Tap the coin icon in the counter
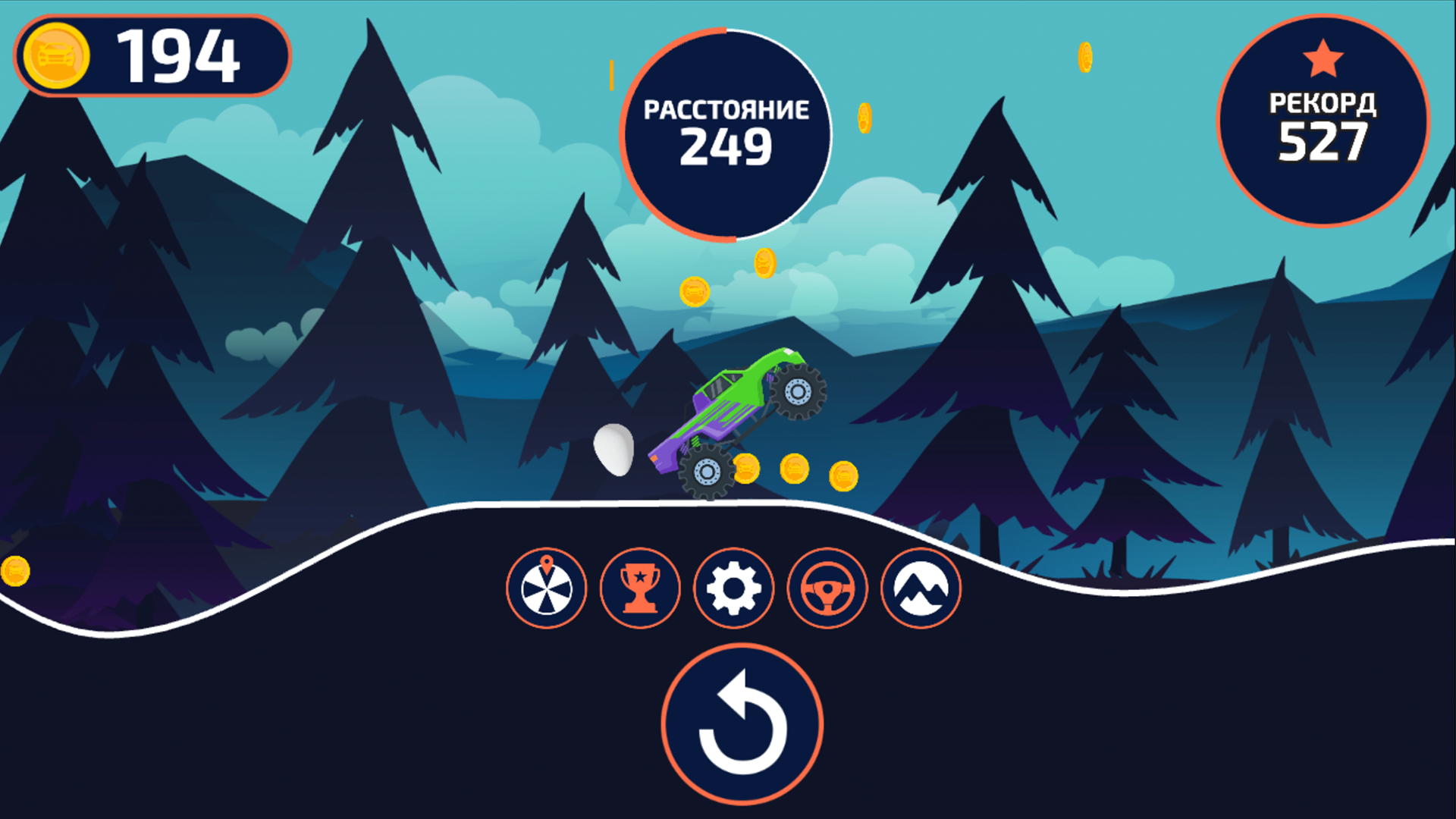 click(x=56, y=55)
